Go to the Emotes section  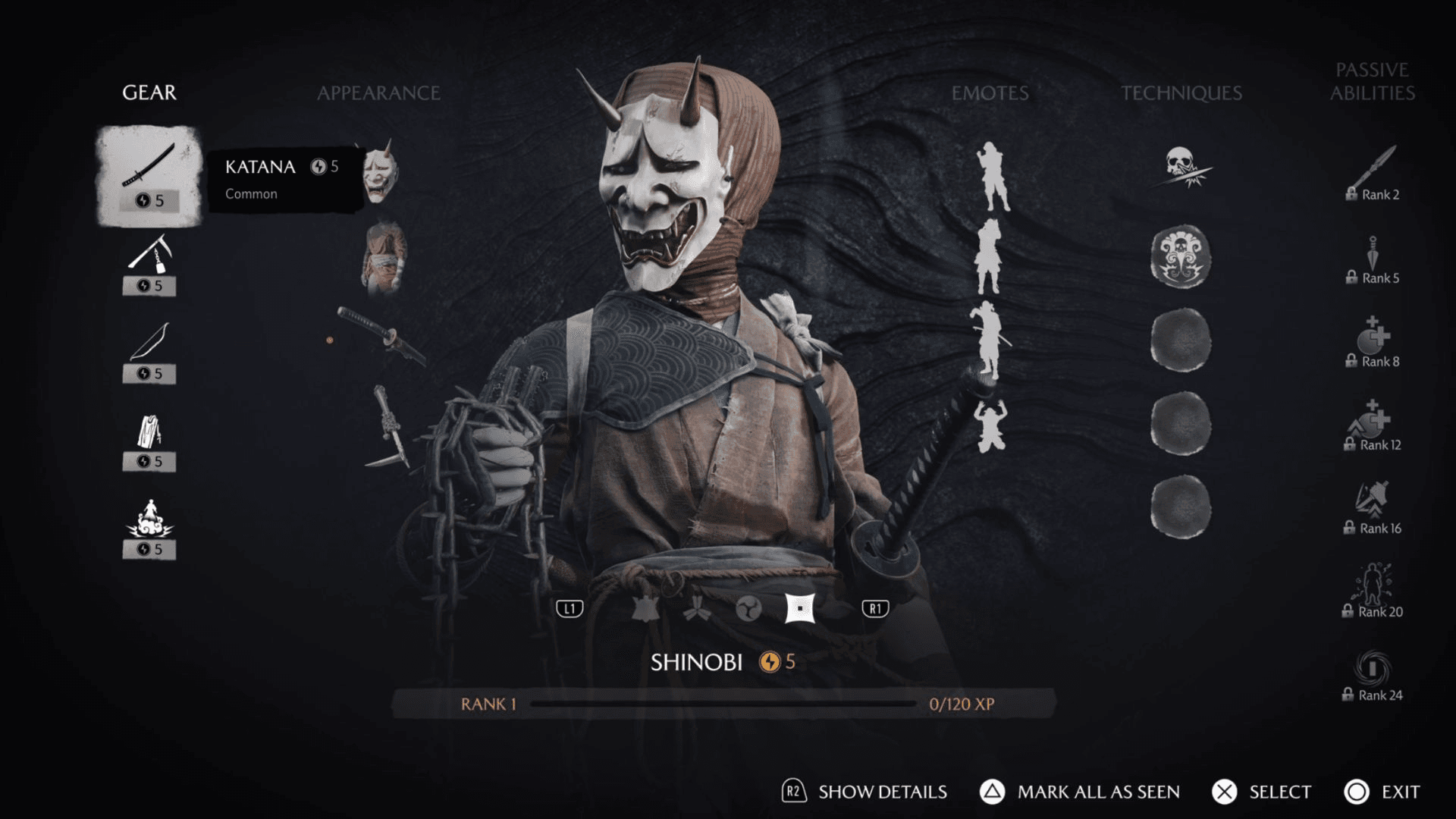(x=990, y=93)
